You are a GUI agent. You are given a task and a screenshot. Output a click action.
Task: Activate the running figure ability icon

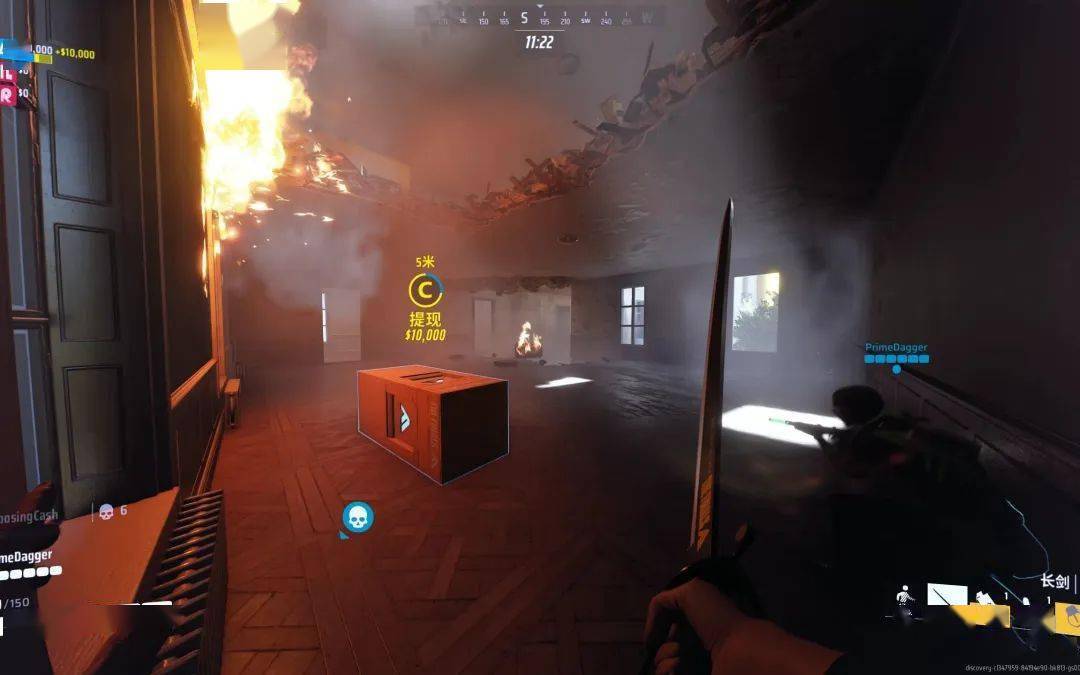[906, 596]
